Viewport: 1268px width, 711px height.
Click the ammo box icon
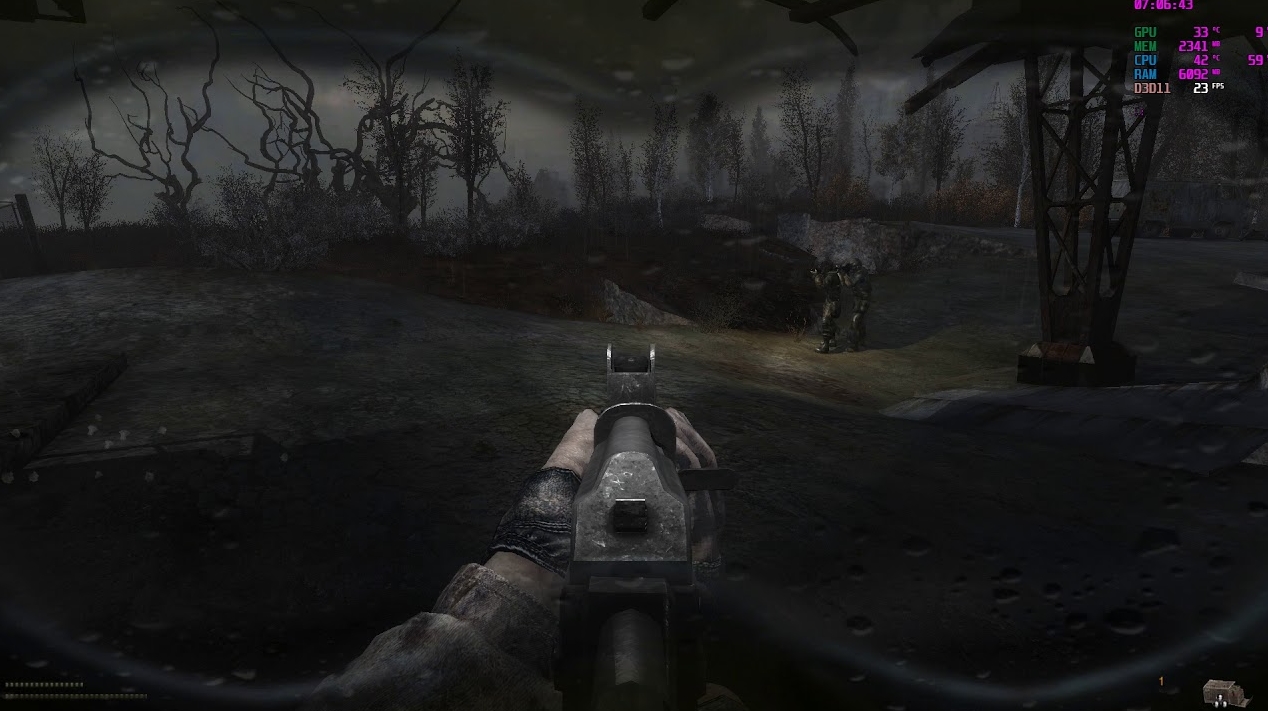pyautogui.click(x=1221, y=692)
